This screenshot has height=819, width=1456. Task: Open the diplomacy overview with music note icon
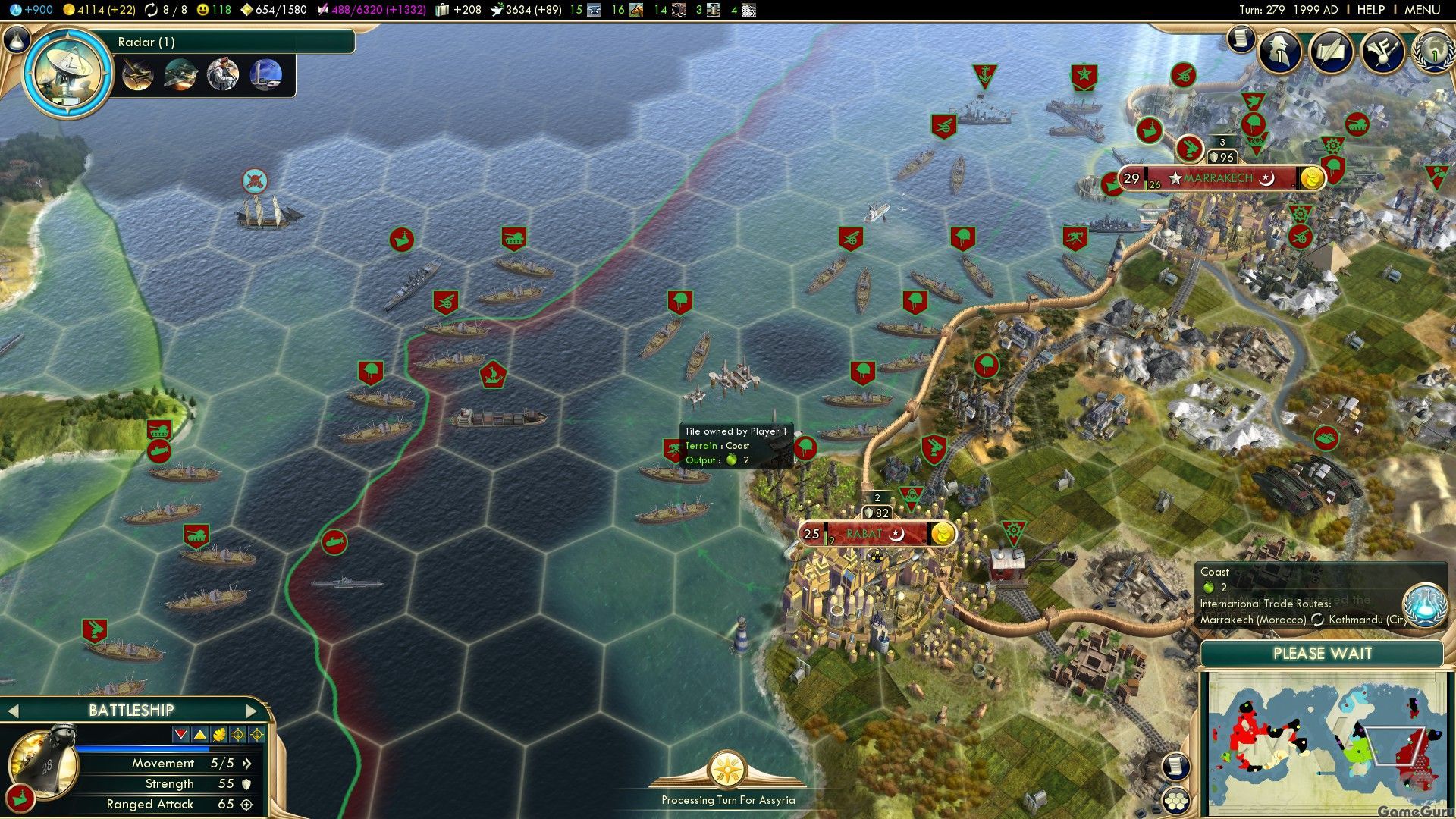point(1382,52)
